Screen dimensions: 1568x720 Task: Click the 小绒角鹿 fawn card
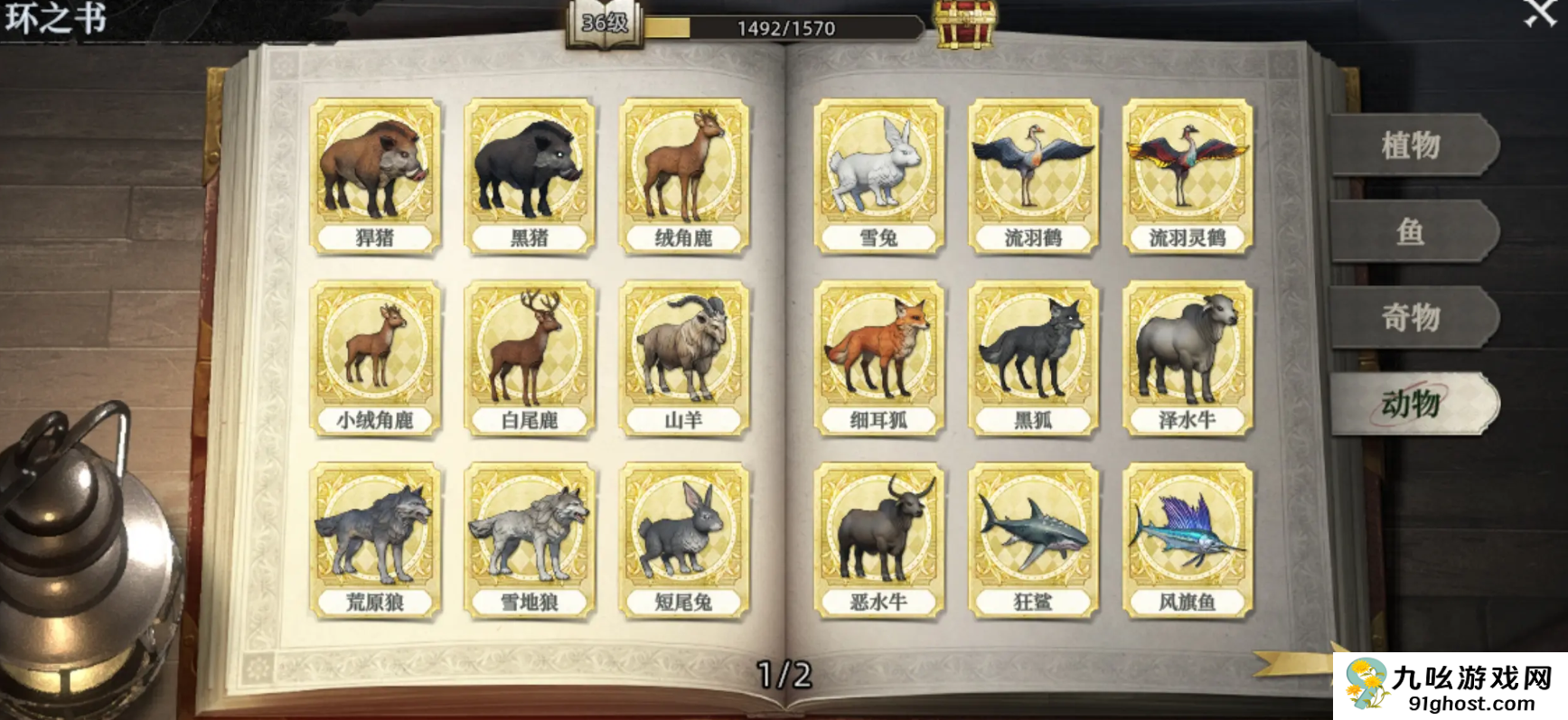pos(375,359)
